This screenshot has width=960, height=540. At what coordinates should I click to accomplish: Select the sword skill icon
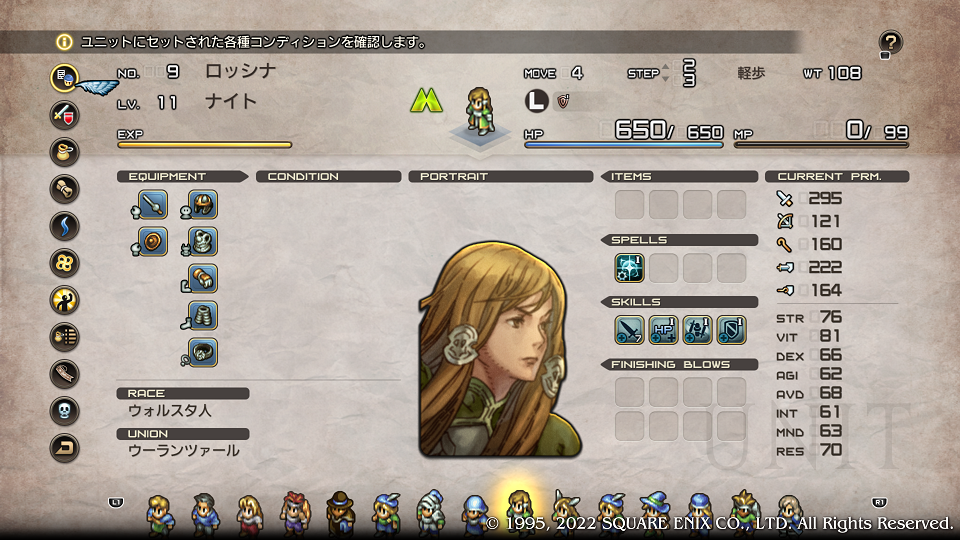[x=630, y=329]
